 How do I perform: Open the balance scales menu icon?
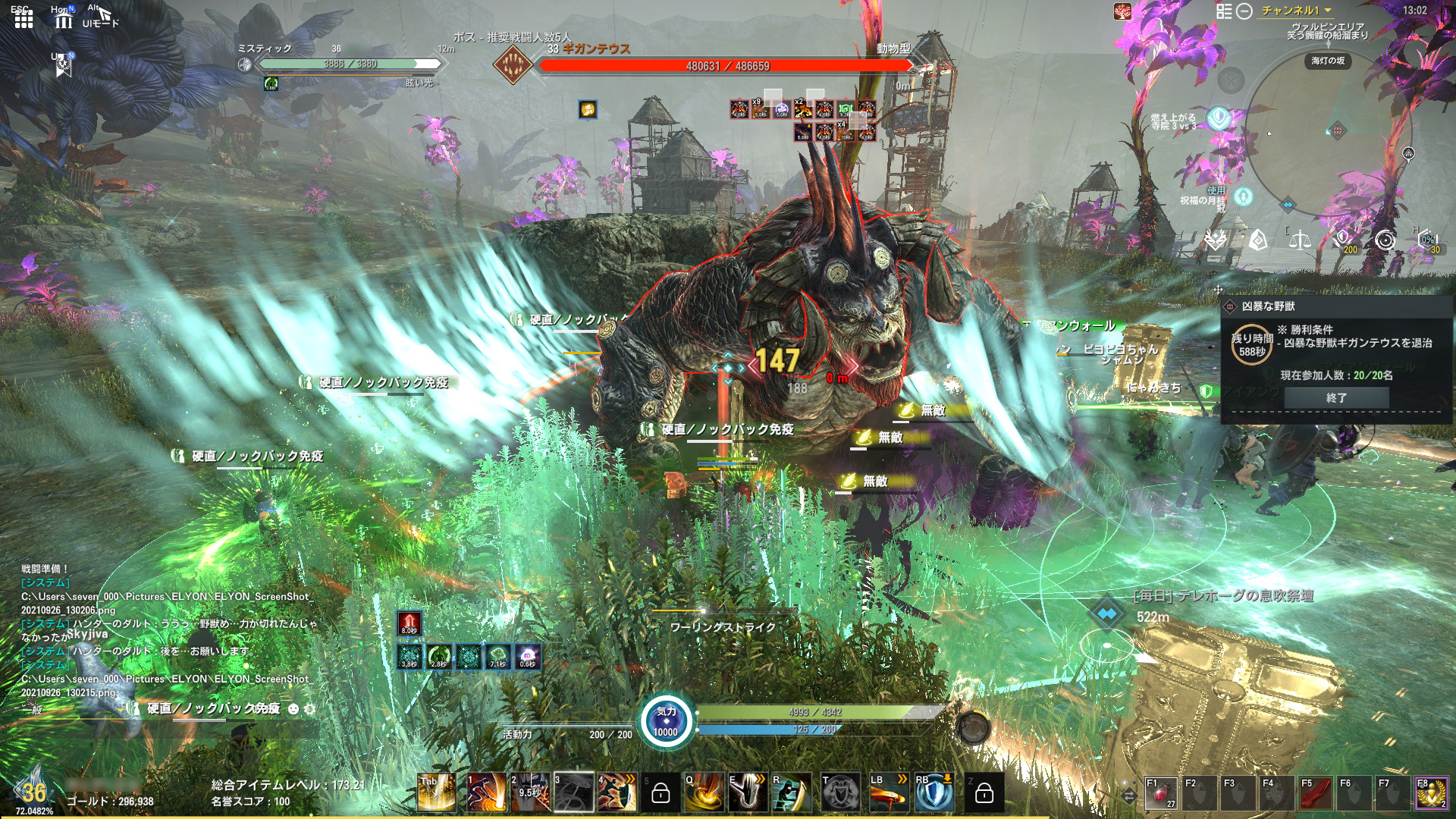tap(1300, 240)
